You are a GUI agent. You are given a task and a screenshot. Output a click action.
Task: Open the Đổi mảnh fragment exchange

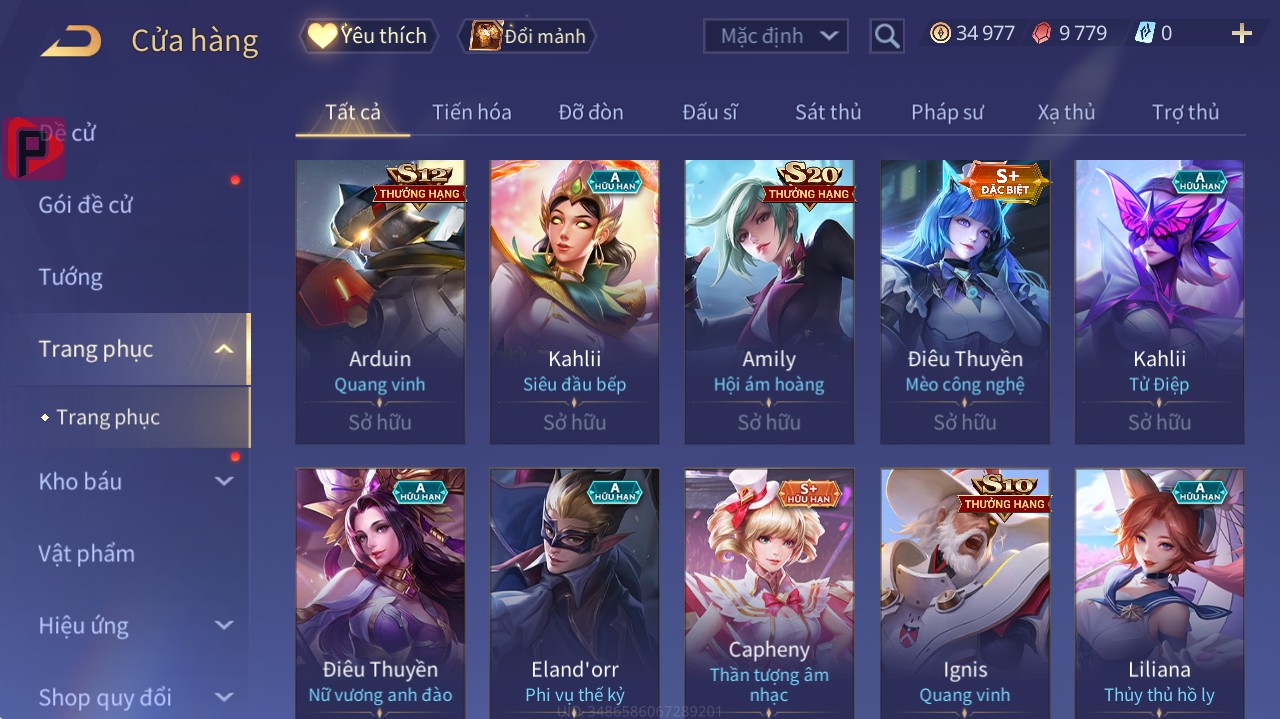point(528,36)
